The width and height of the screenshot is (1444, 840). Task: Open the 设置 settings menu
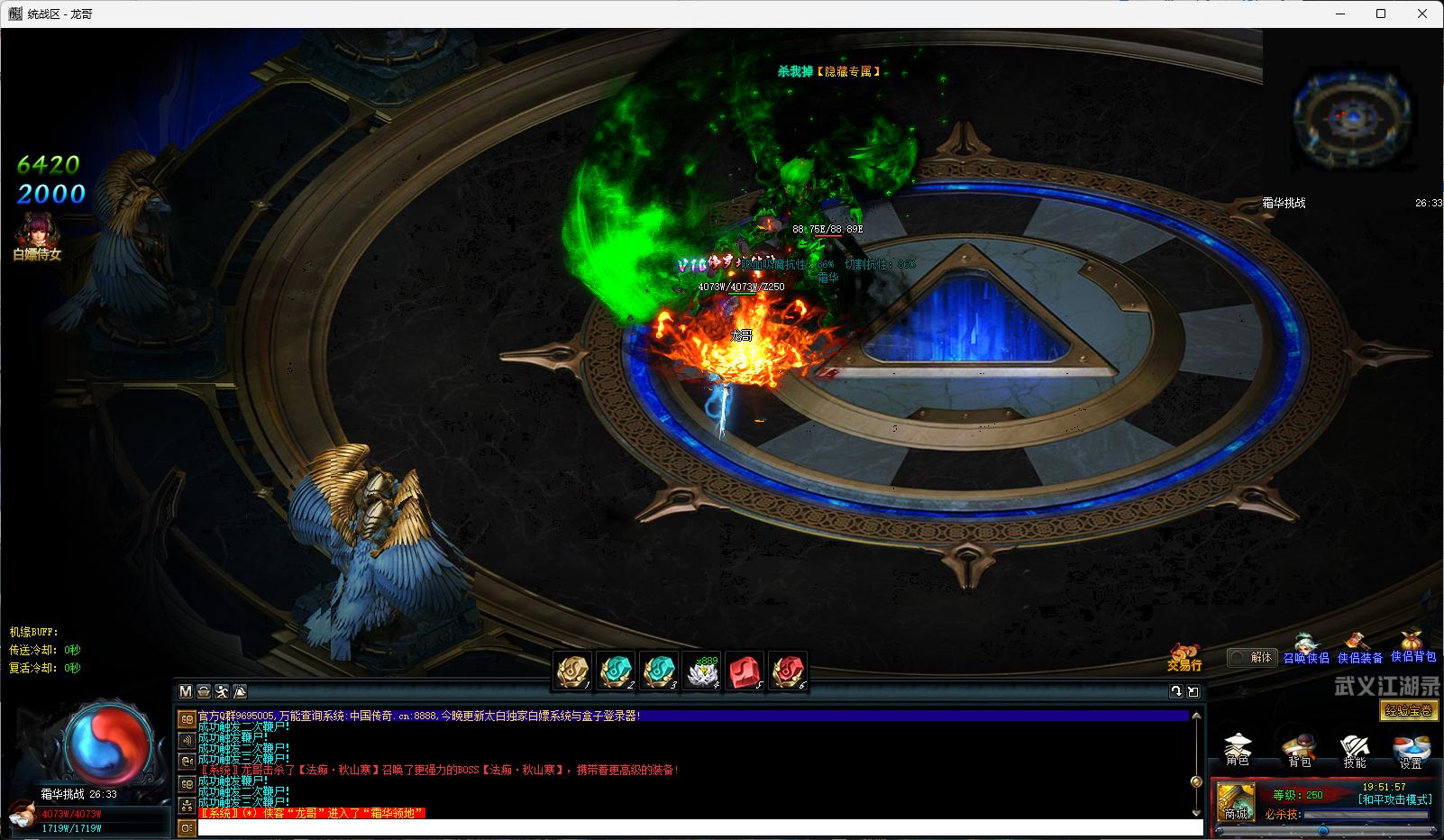[1411, 750]
